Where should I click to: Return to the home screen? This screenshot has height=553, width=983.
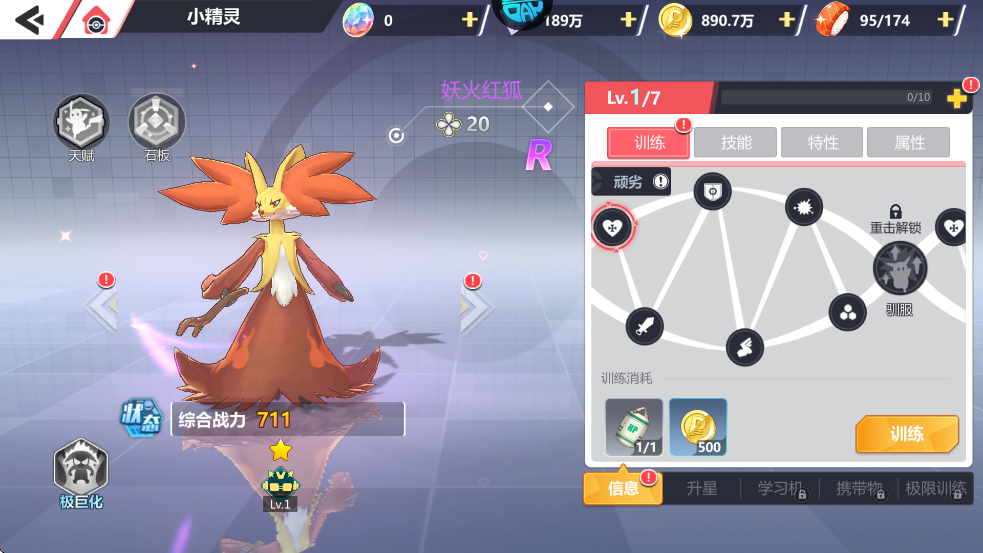95,20
